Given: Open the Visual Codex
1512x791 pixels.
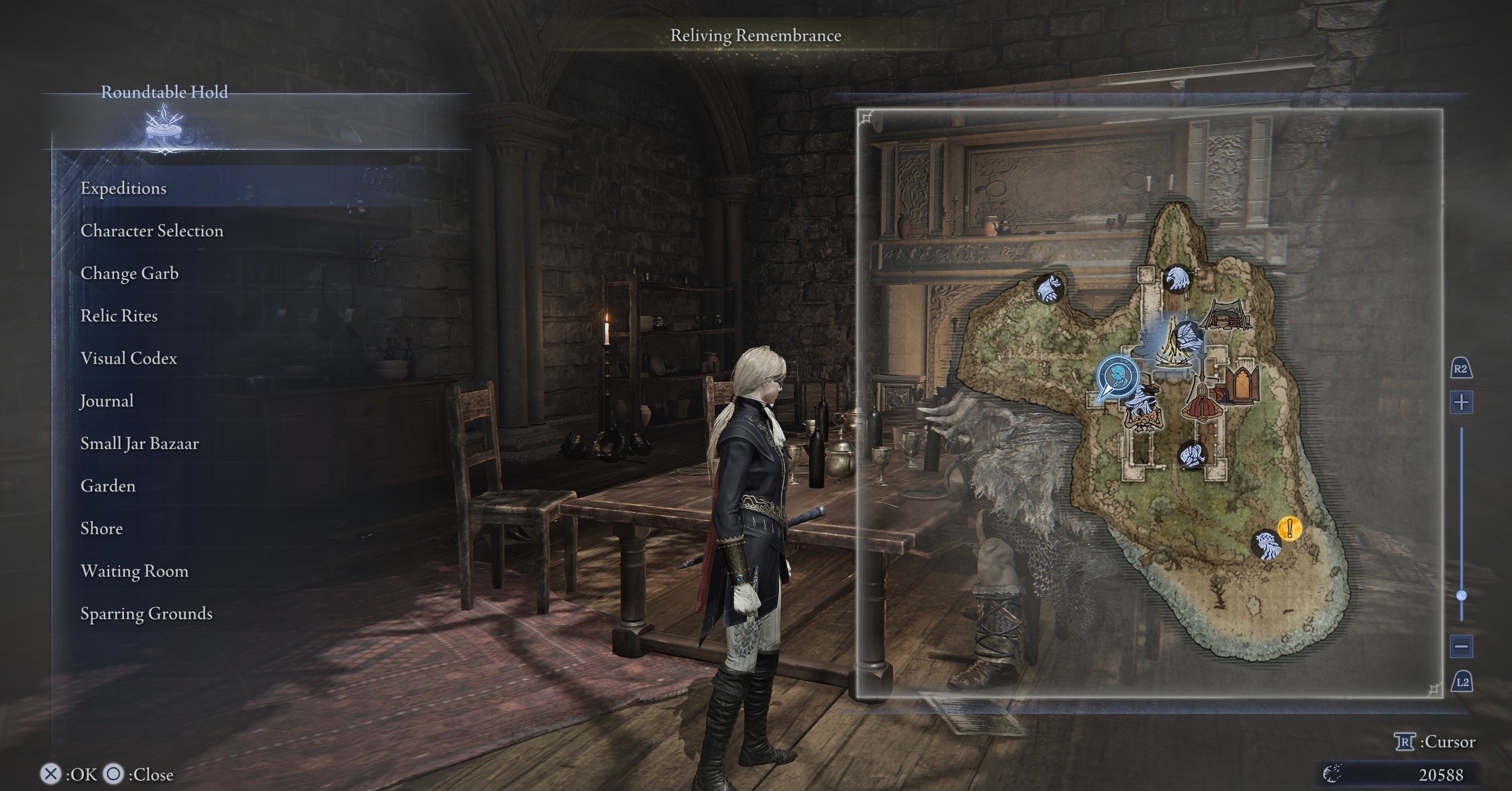Looking at the screenshot, I should pos(129,358).
